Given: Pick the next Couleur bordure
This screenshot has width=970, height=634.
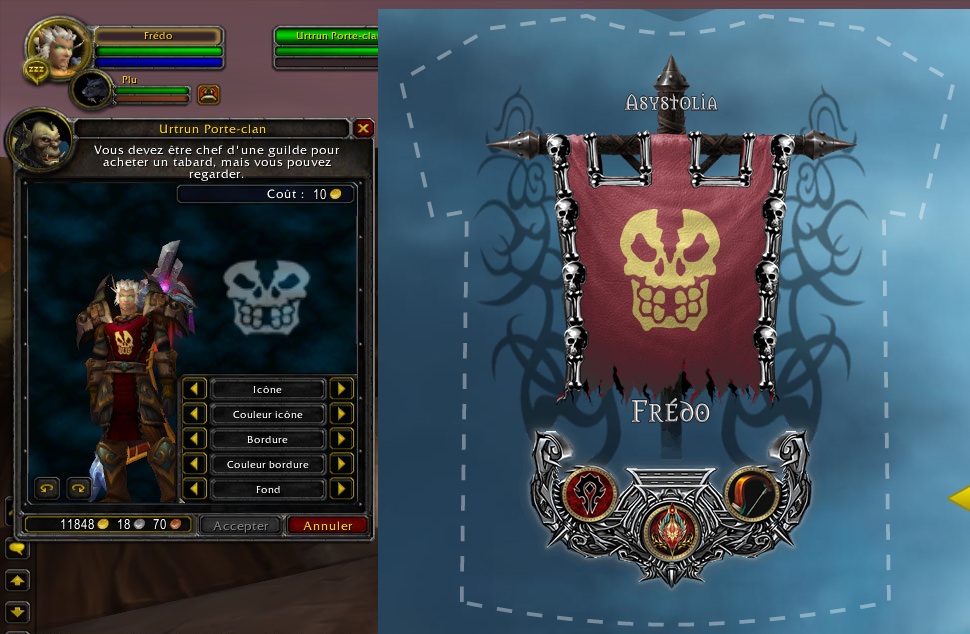Looking at the screenshot, I should 342,464.
